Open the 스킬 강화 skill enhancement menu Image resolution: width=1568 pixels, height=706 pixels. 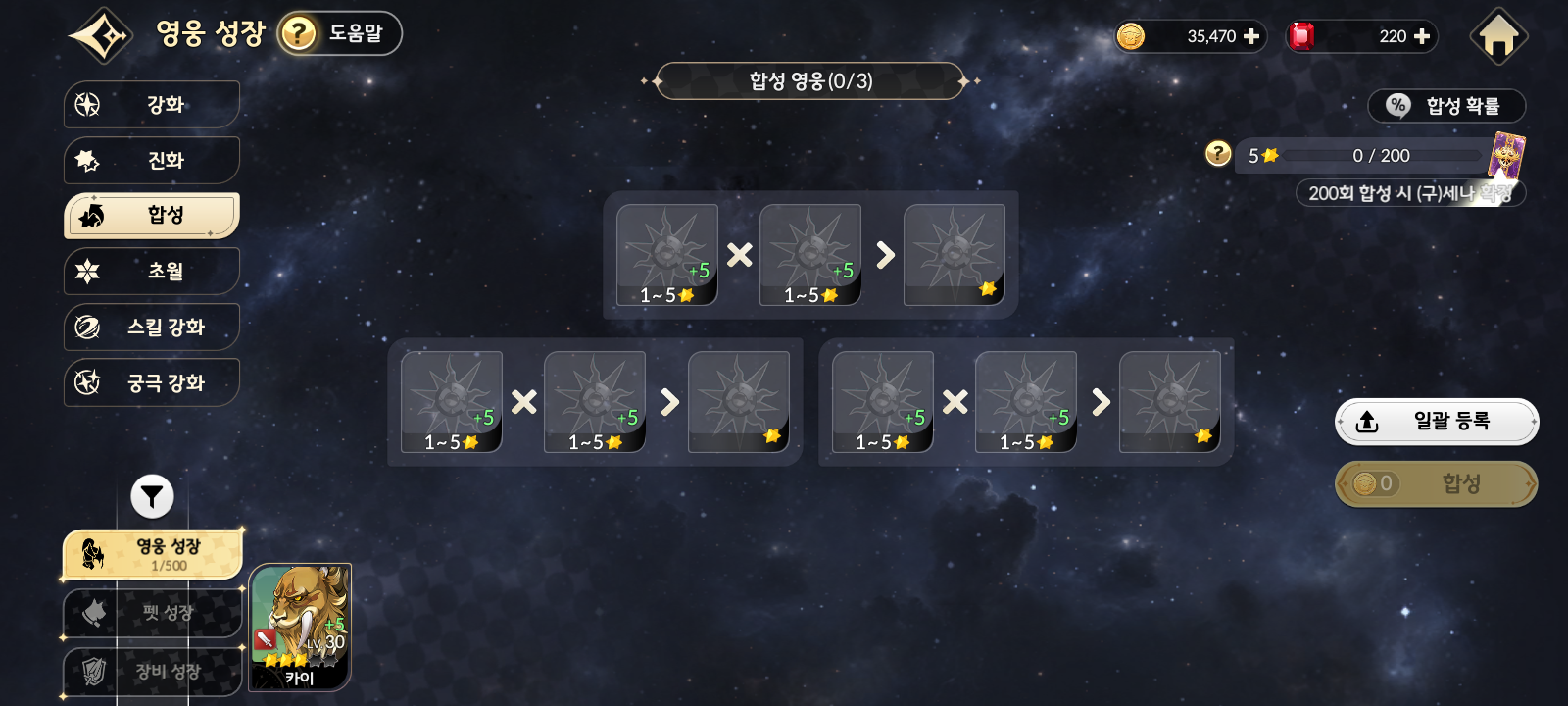pyautogui.click(x=152, y=327)
